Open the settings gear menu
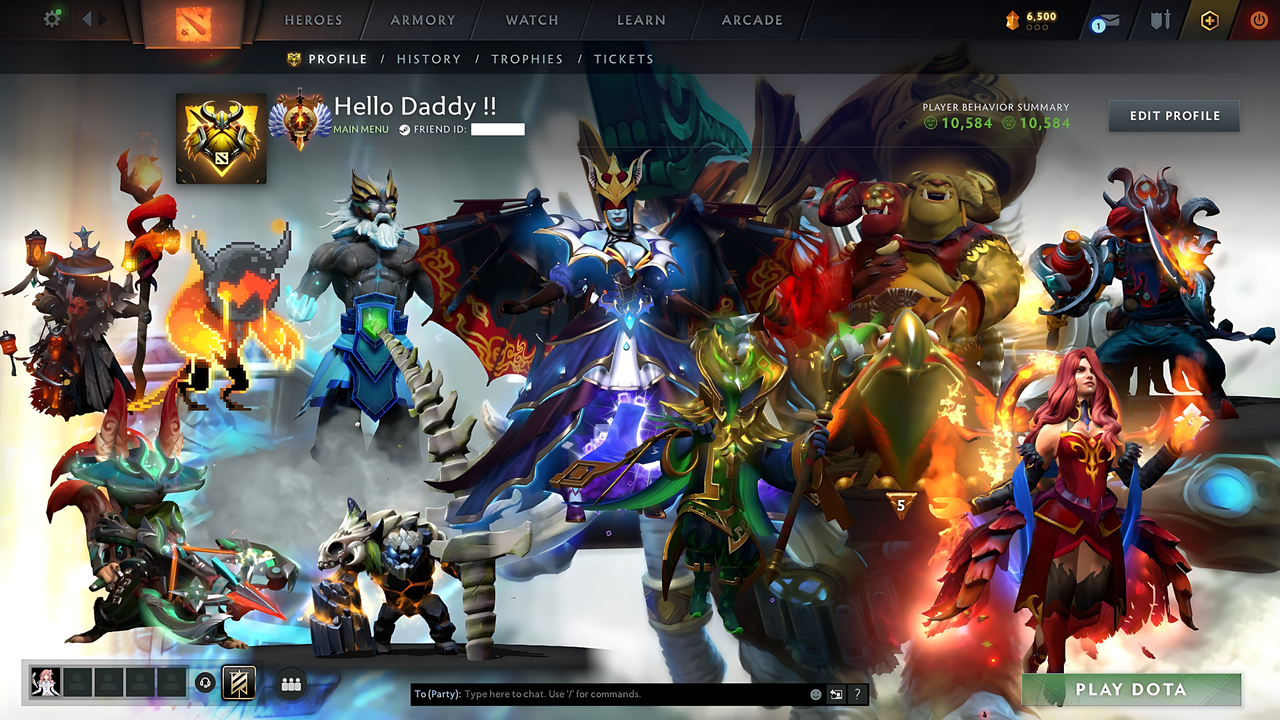The image size is (1280, 720). tap(51, 18)
